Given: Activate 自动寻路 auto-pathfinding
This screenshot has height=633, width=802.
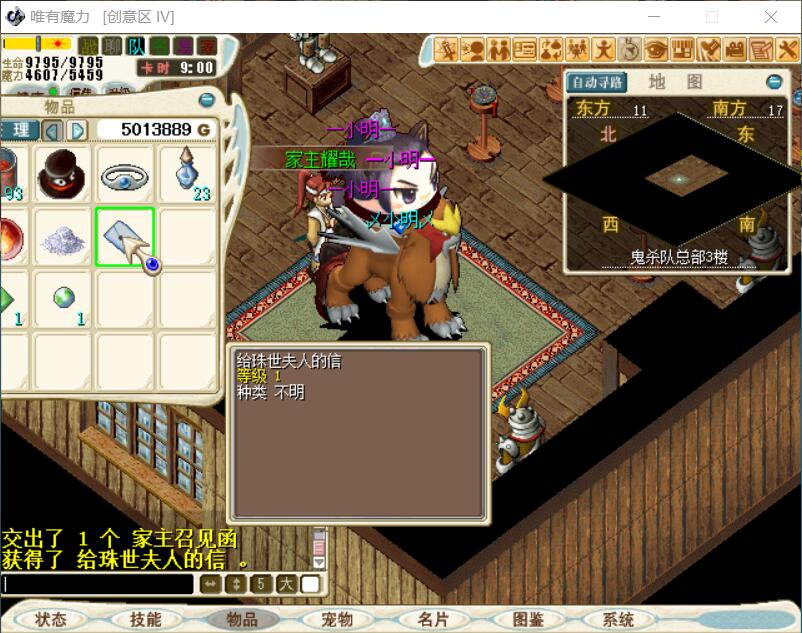Looking at the screenshot, I should [x=596, y=82].
